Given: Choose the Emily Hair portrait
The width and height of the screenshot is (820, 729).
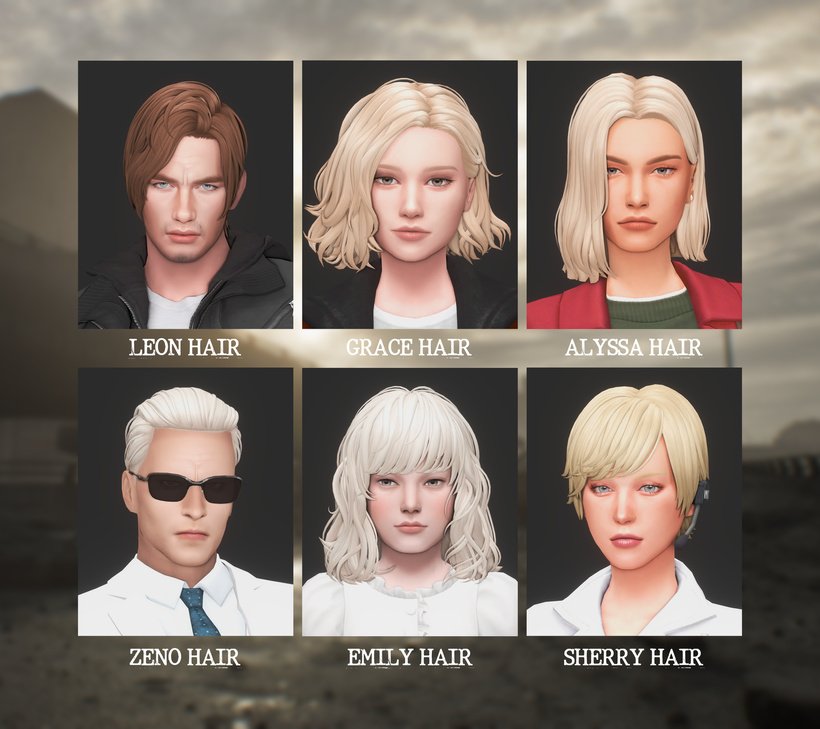Looking at the screenshot, I should point(410,502).
